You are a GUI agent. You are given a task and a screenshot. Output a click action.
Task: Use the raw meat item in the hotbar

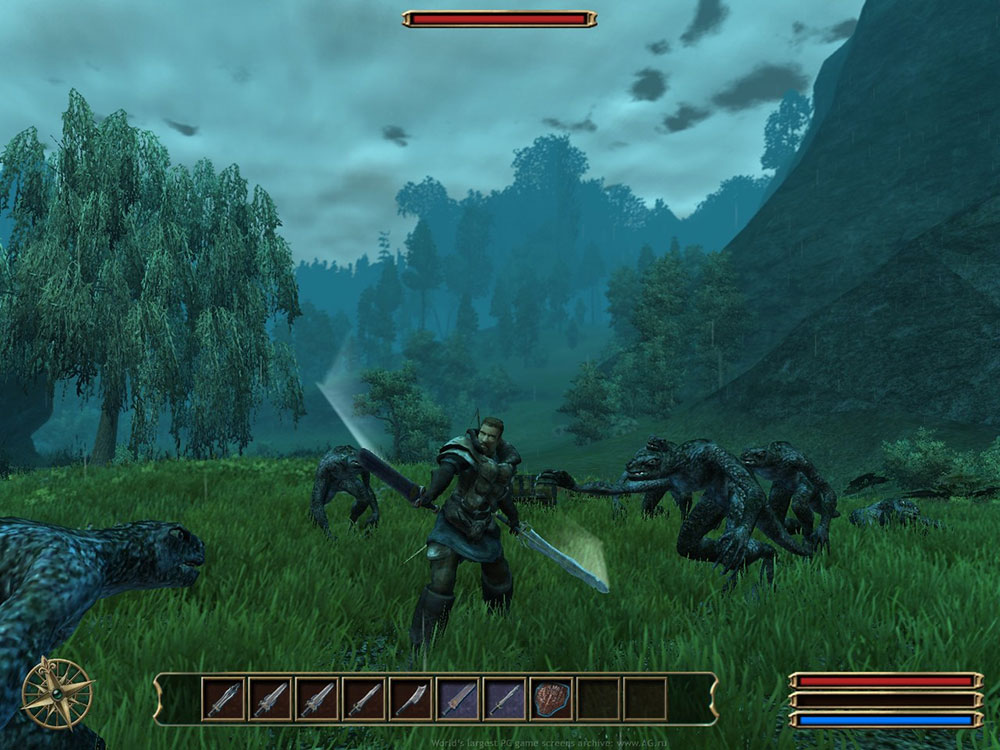click(552, 698)
